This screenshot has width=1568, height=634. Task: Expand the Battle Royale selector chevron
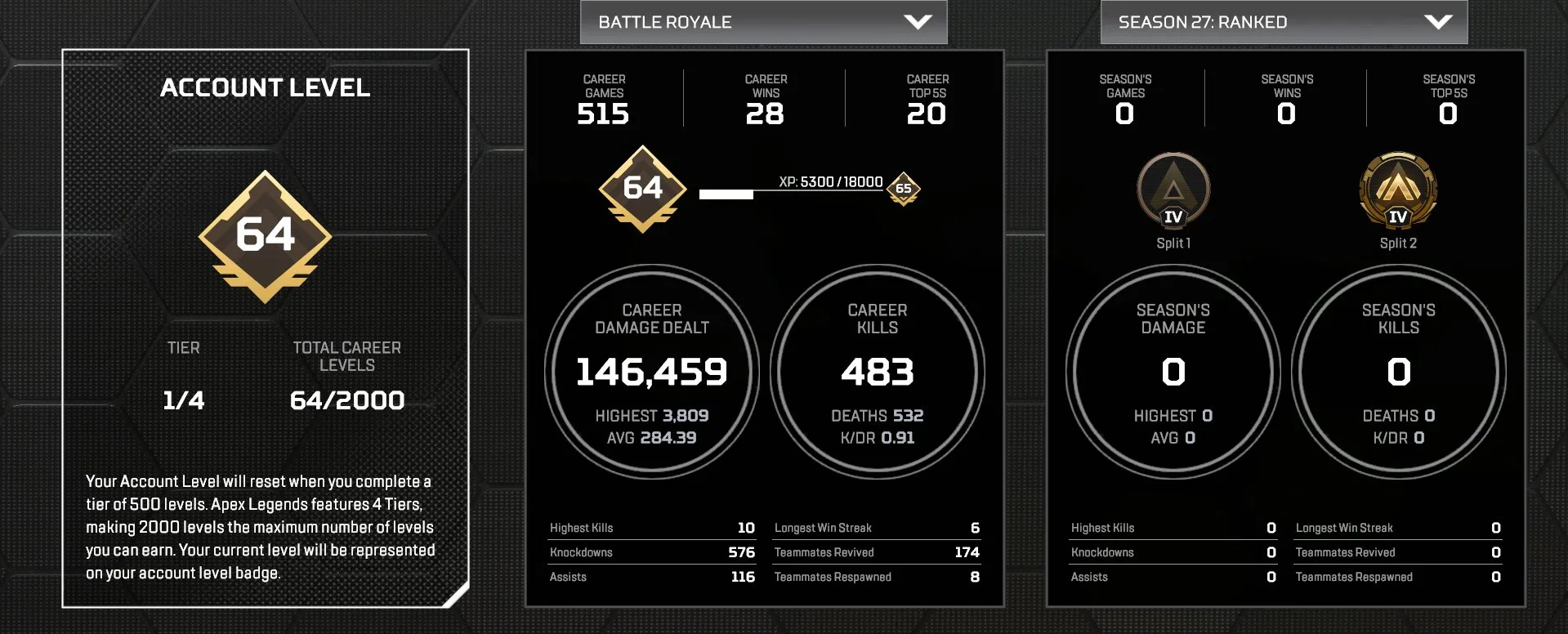coord(919,22)
